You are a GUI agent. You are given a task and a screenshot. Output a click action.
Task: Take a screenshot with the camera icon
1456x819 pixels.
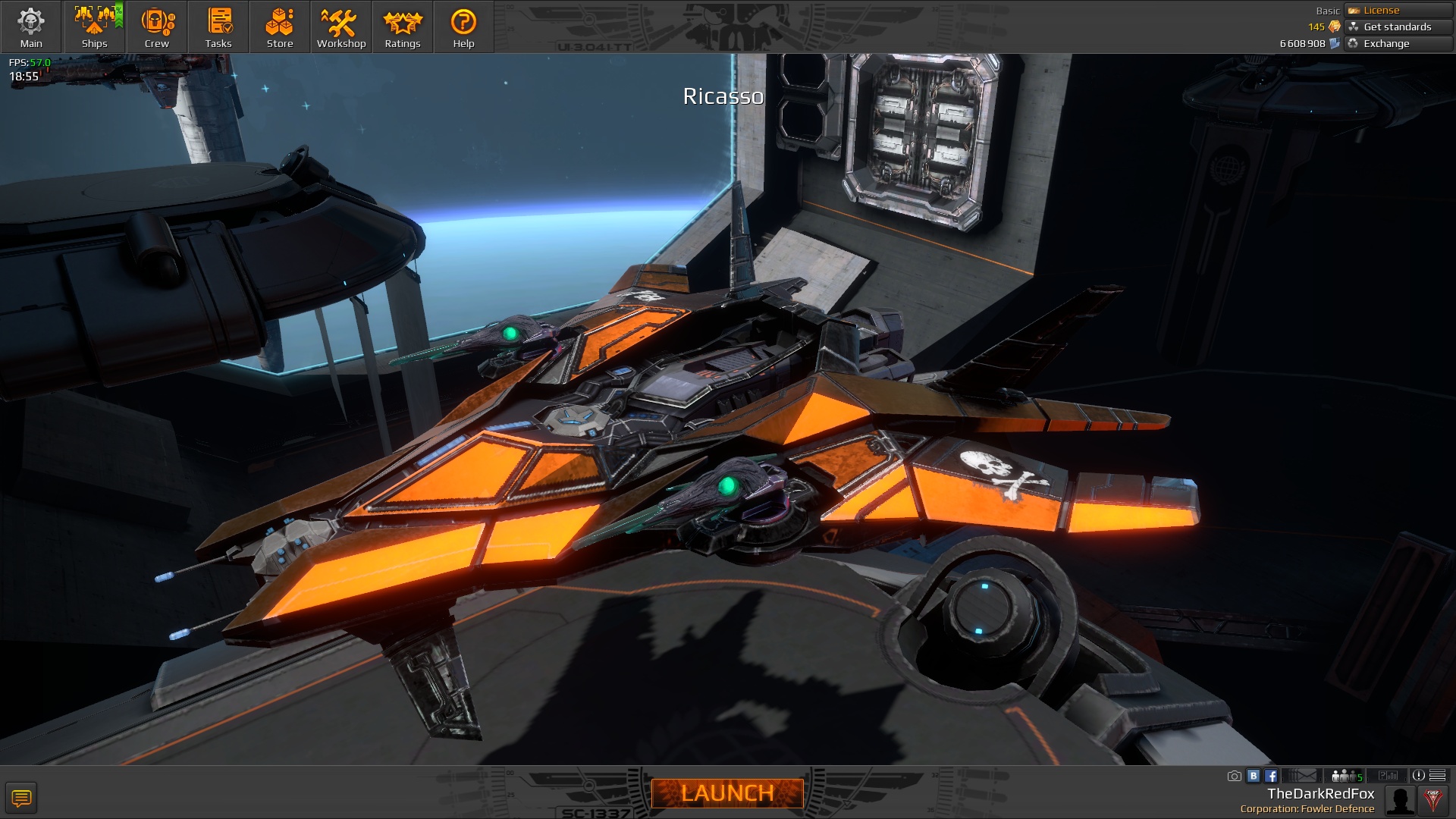click(1235, 776)
